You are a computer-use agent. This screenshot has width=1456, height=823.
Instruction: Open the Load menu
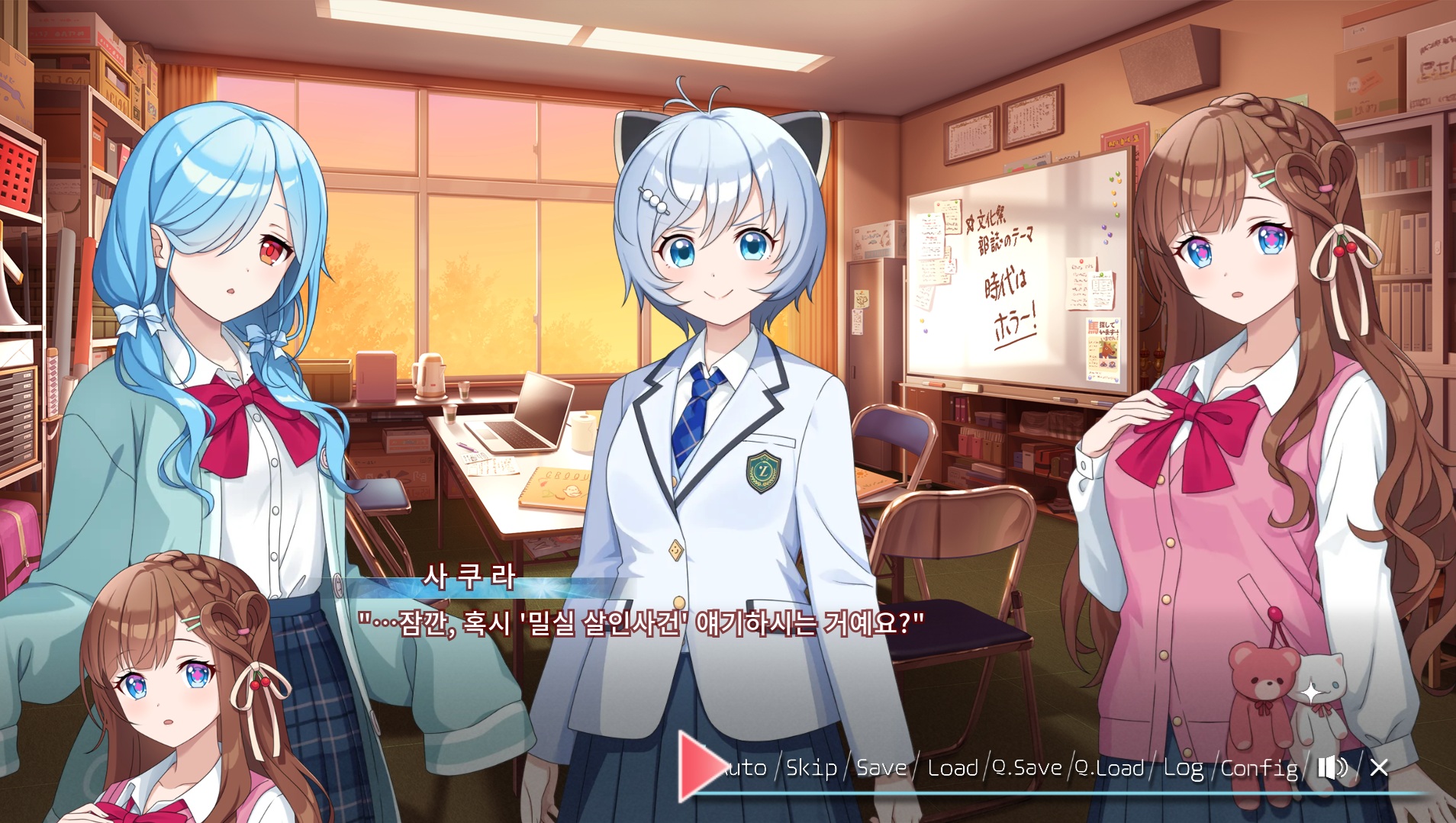click(x=952, y=767)
